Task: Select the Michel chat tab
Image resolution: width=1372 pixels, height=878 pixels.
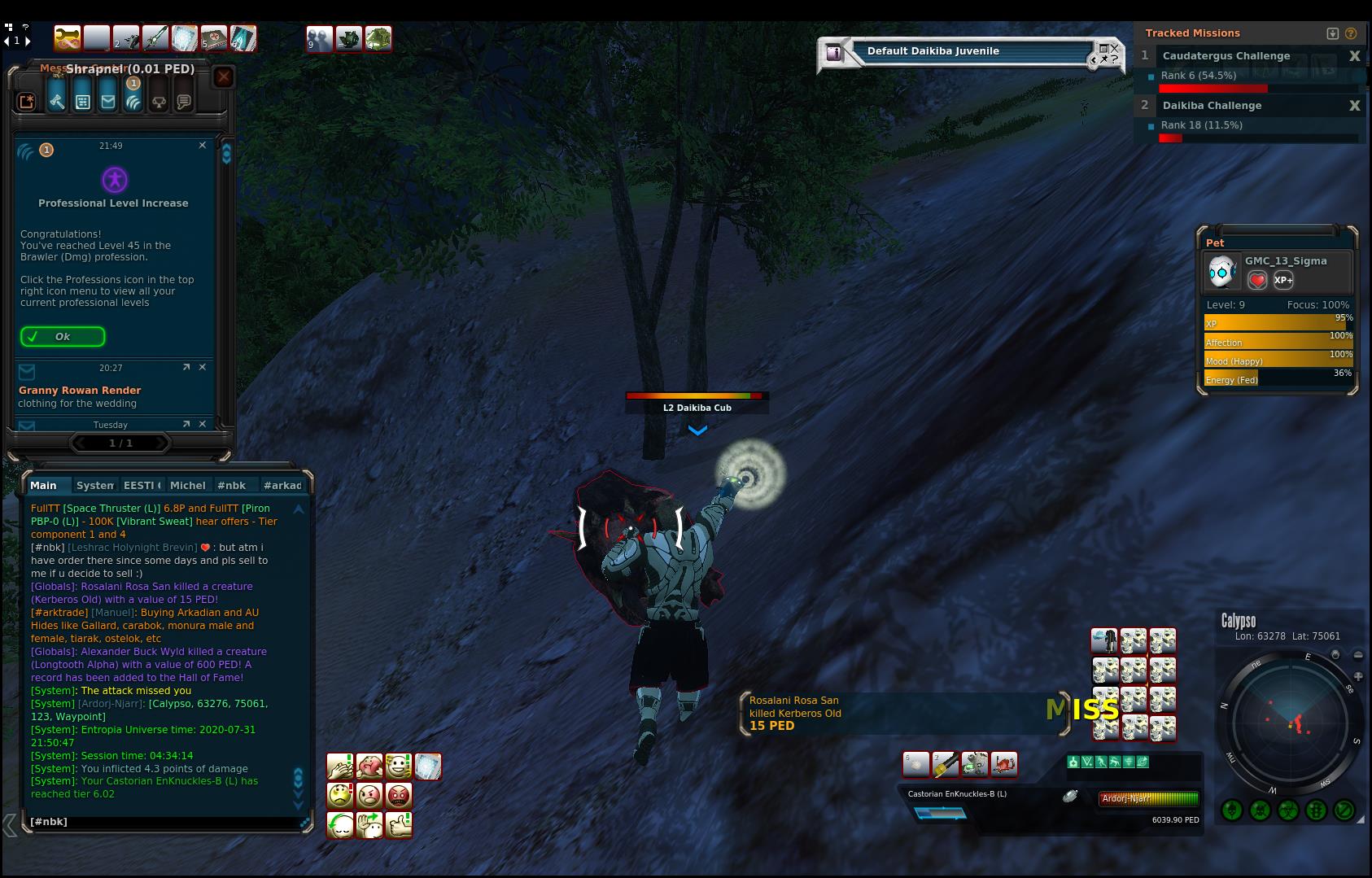Action: pyautogui.click(x=187, y=486)
